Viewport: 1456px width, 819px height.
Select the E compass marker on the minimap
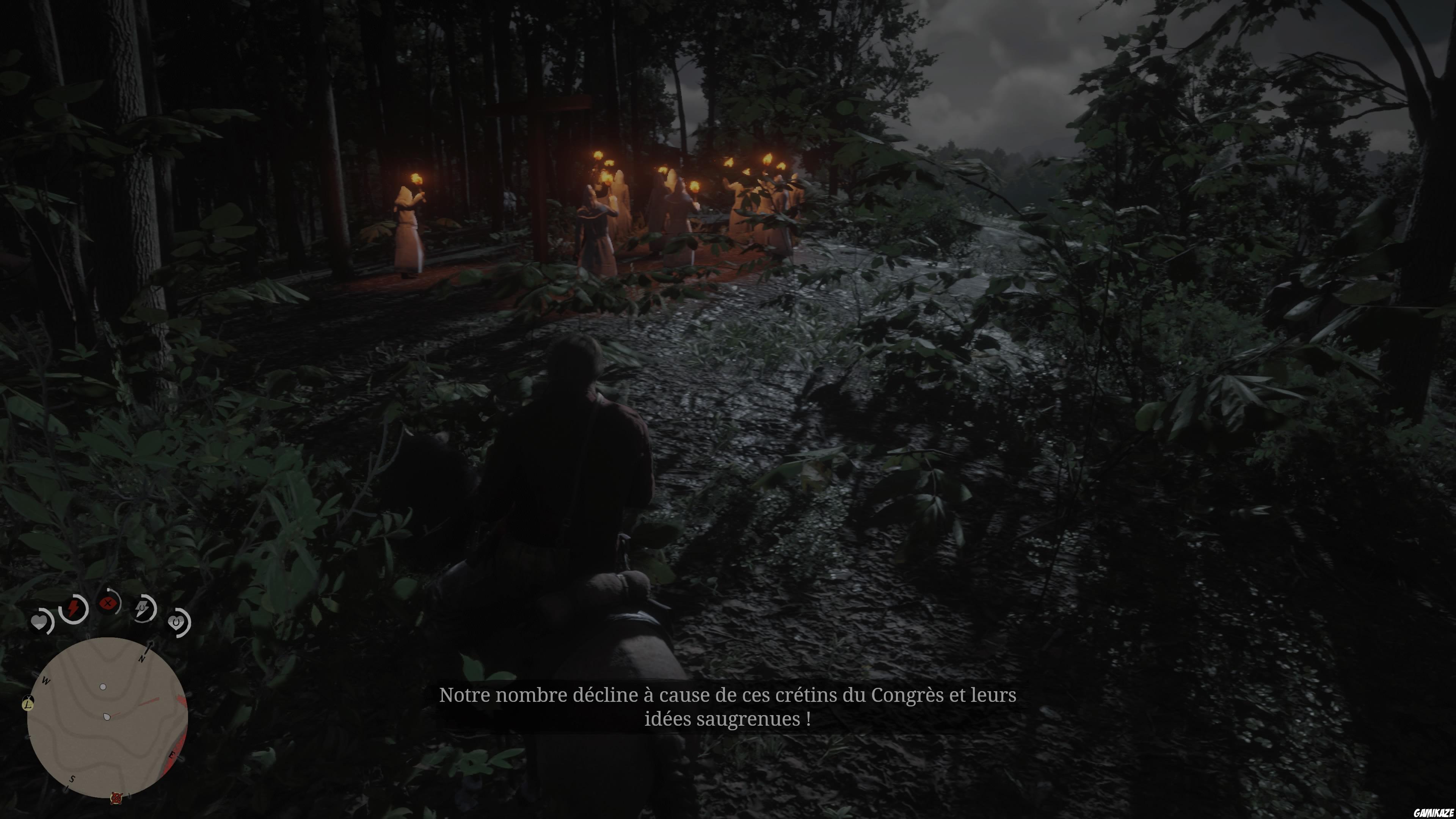172,755
